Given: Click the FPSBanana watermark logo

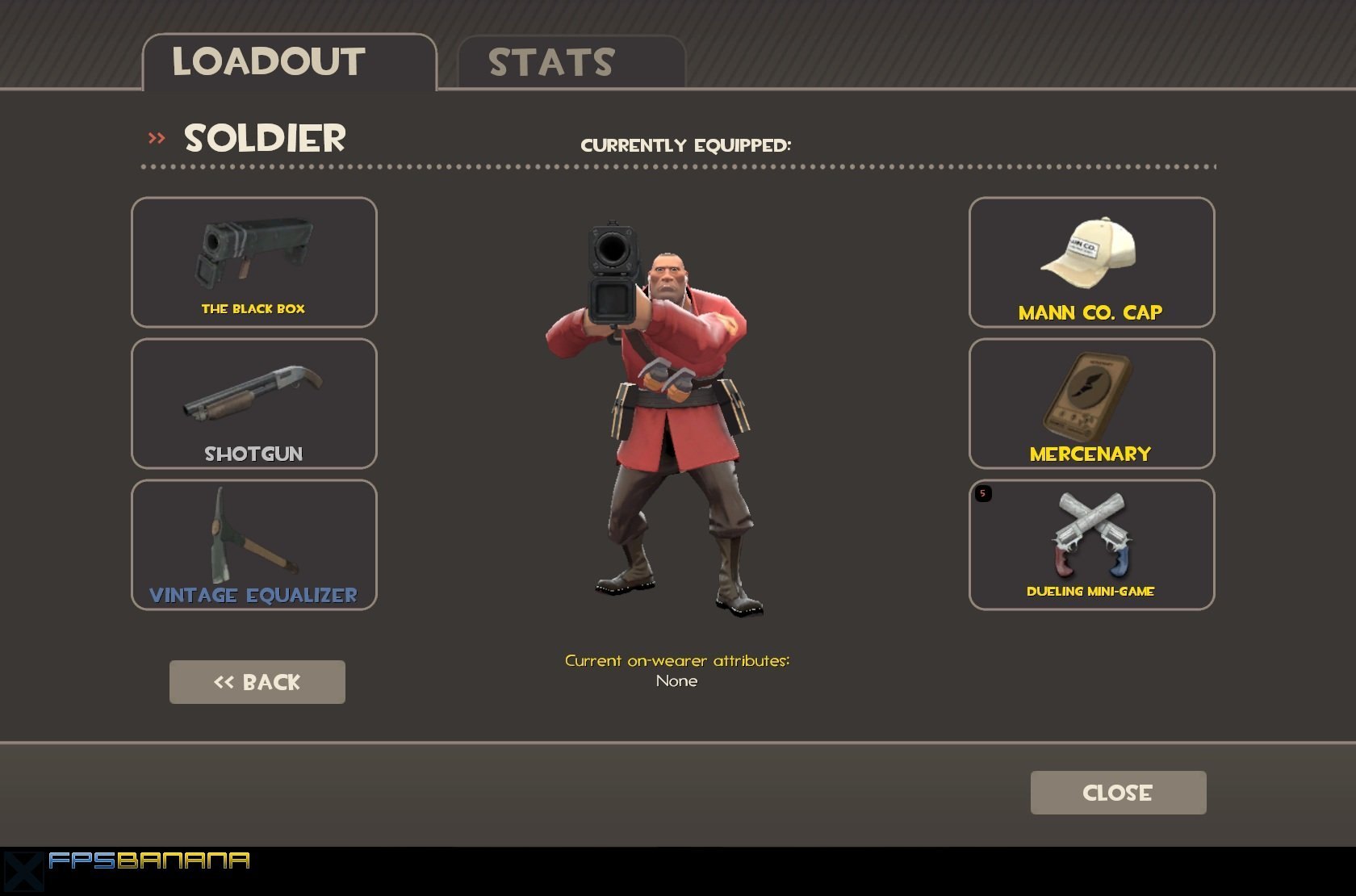Looking at the screenshot, I should (129, 862).
